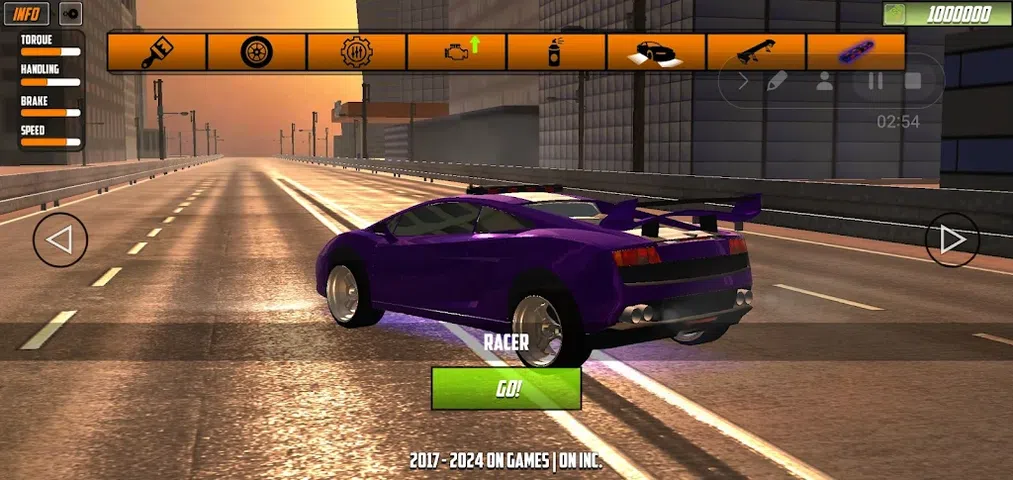Select the car decal wrap category

pyautogui.click(x=656, y=52)
